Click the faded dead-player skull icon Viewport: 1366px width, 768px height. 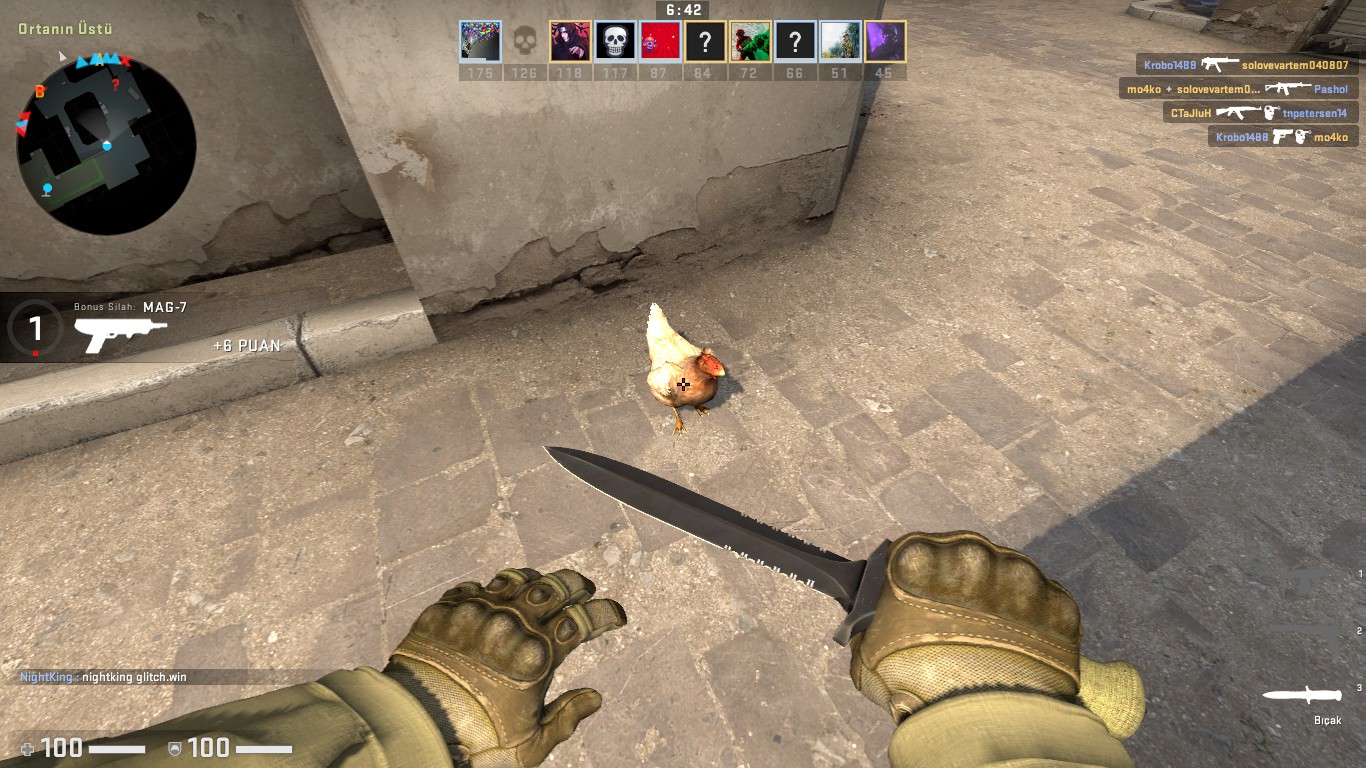pos(524,42)
